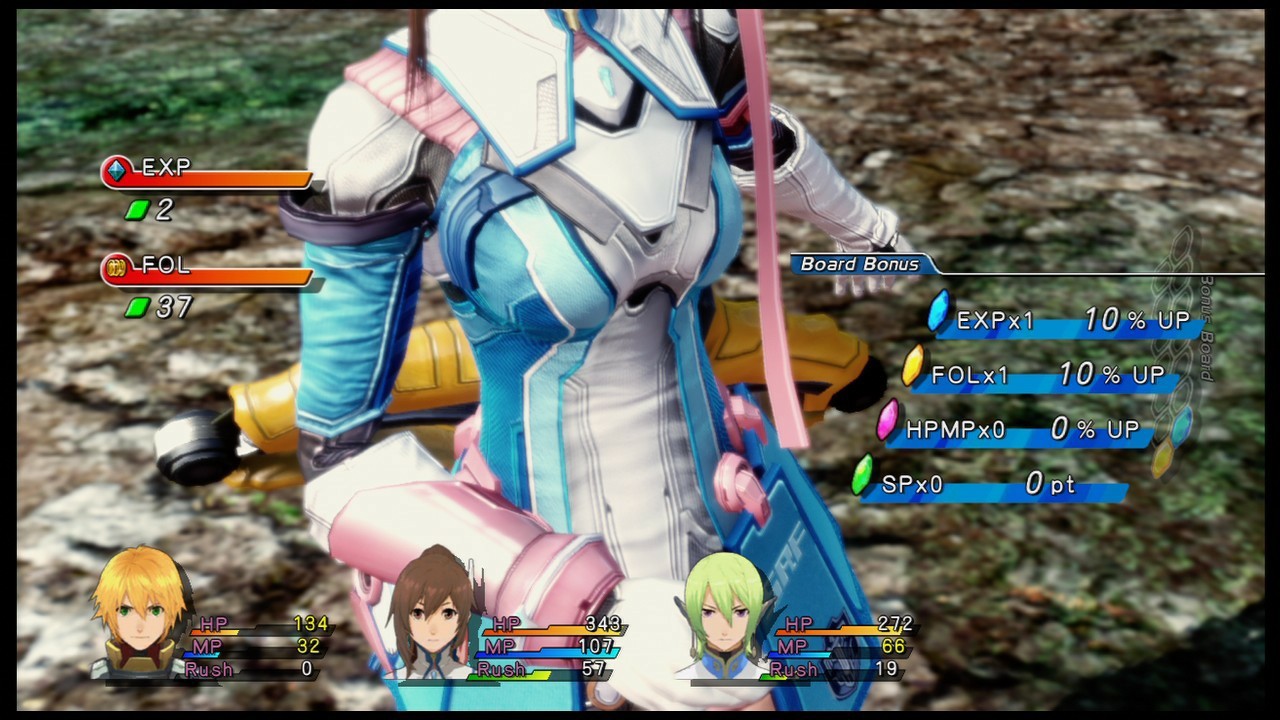Image resolution: width=1280 pixels, height=720 pixels.
Task: Select Reimi's character portrait
Action: coord(430,608)
